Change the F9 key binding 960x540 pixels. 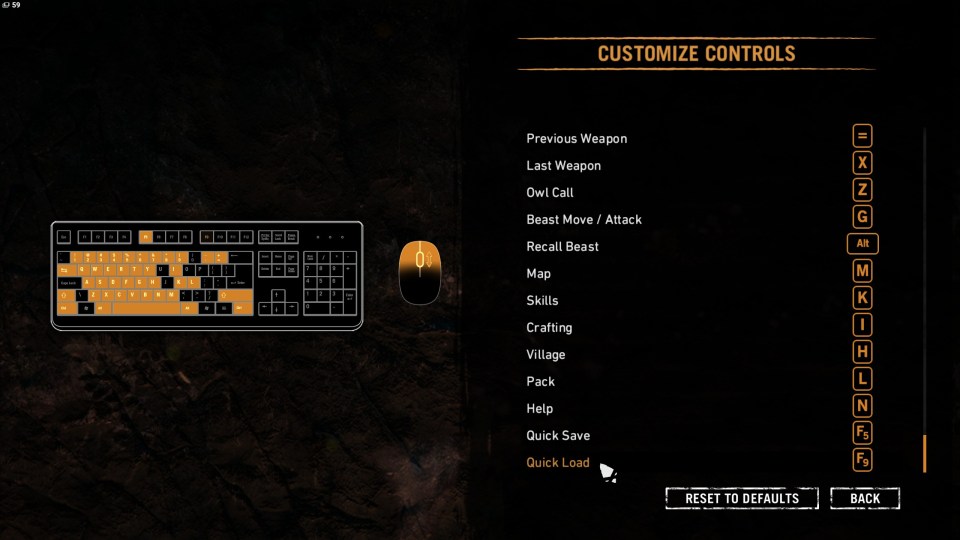[862, 460]
